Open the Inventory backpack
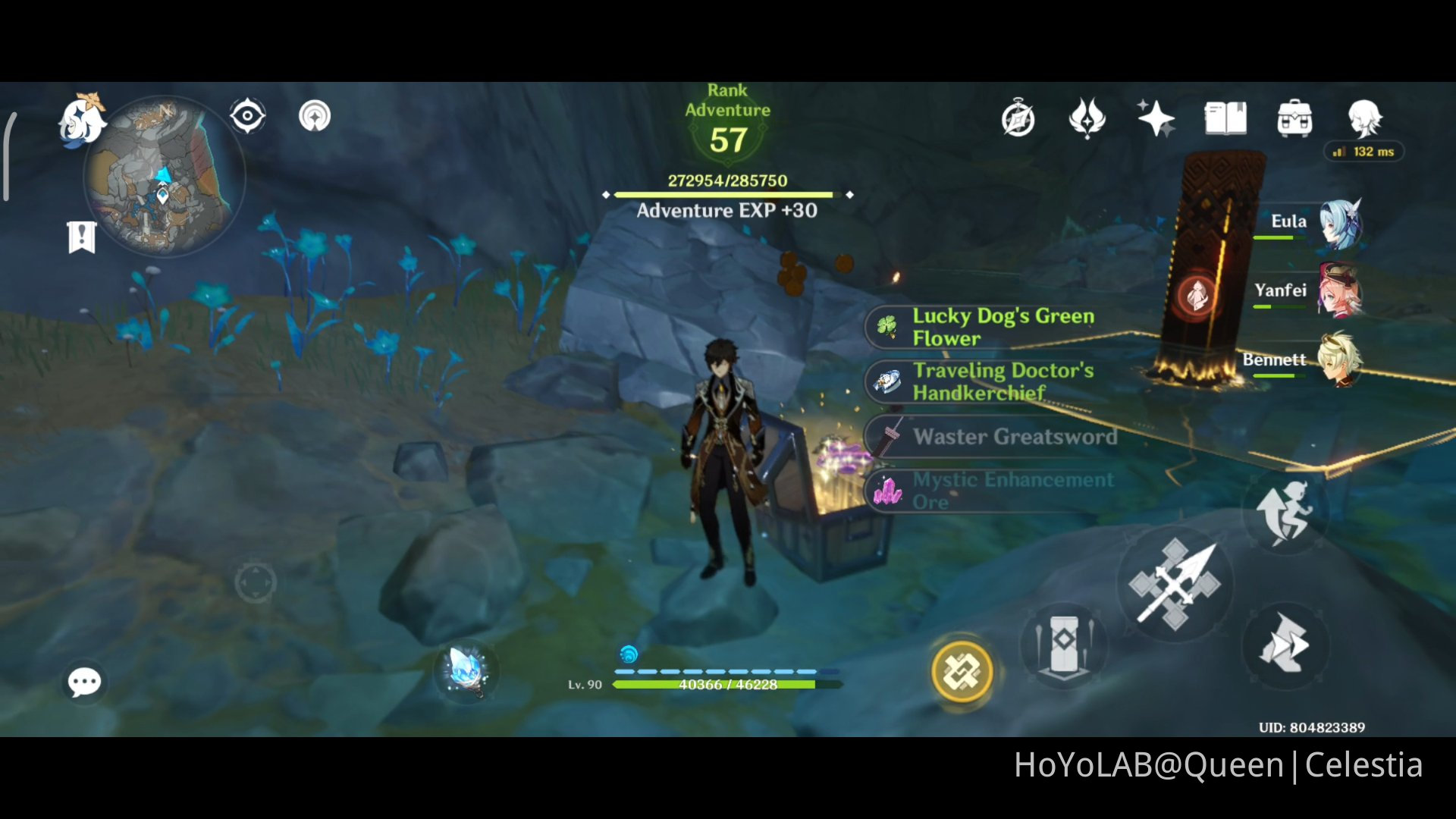The image size is (1456, 819). 1294,119
